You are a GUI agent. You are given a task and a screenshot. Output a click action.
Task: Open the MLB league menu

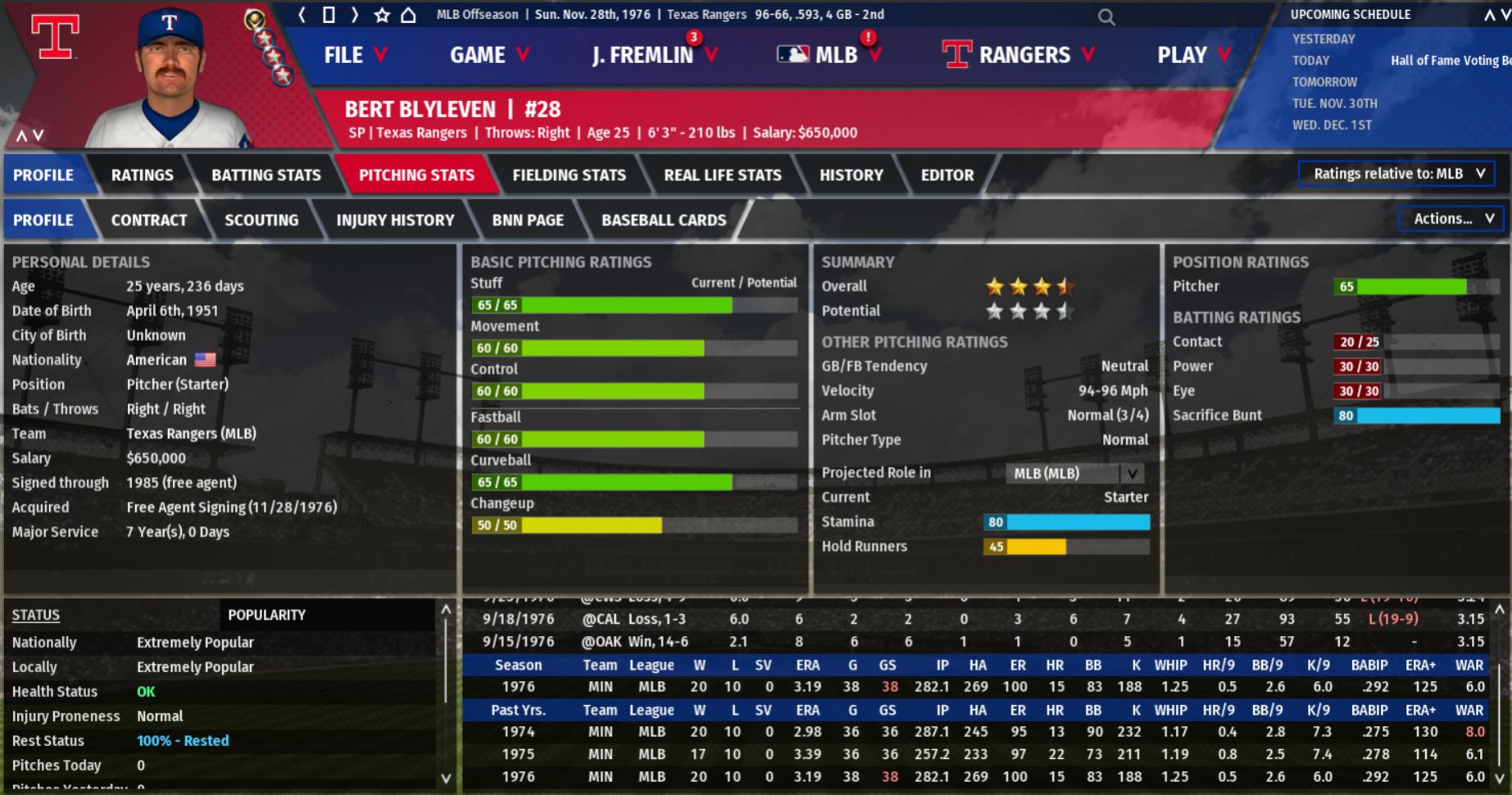[x=828, y=55]
